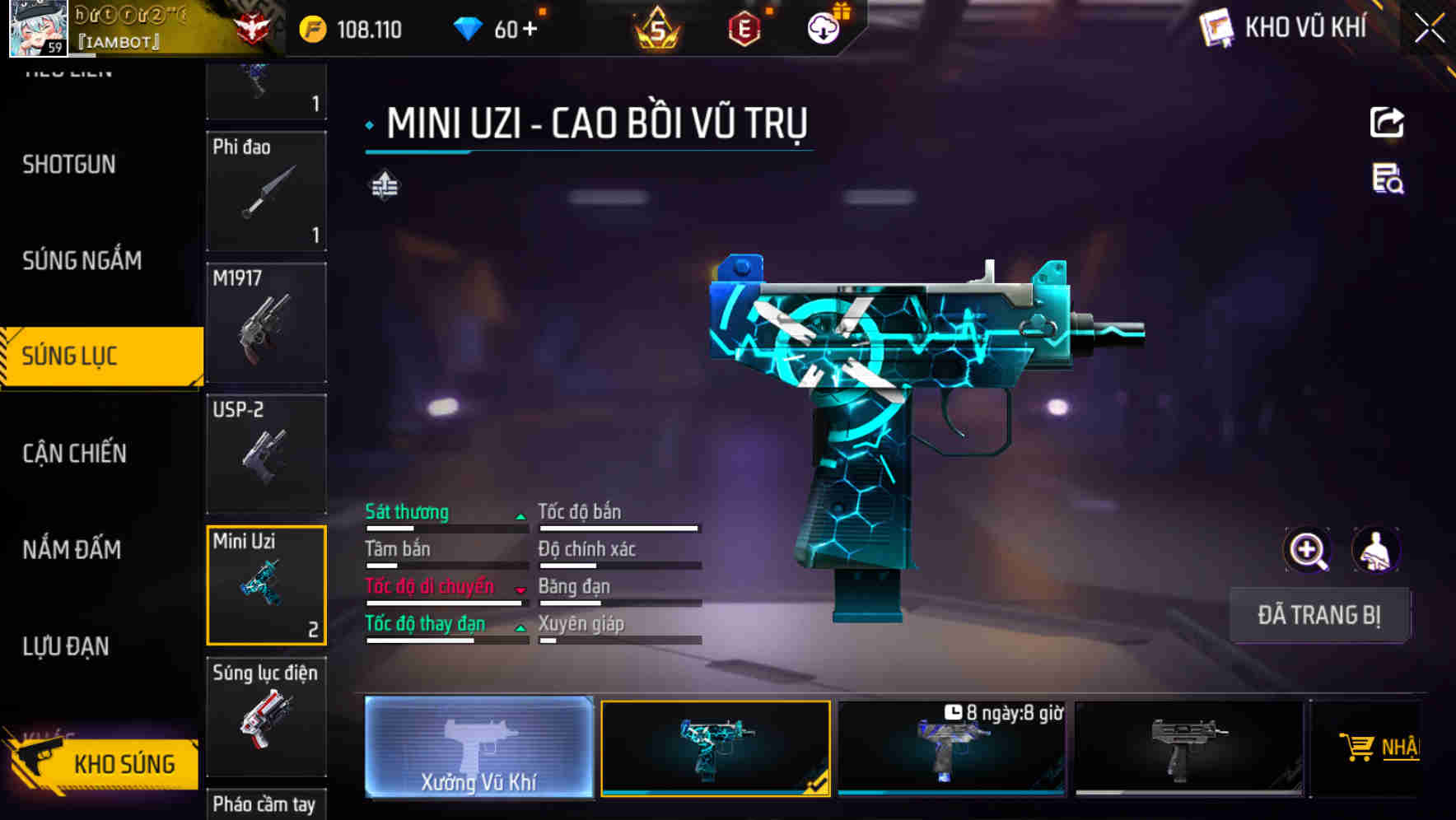Click the red E hexagon badge

pyautogui.click(x=742, y=26)
